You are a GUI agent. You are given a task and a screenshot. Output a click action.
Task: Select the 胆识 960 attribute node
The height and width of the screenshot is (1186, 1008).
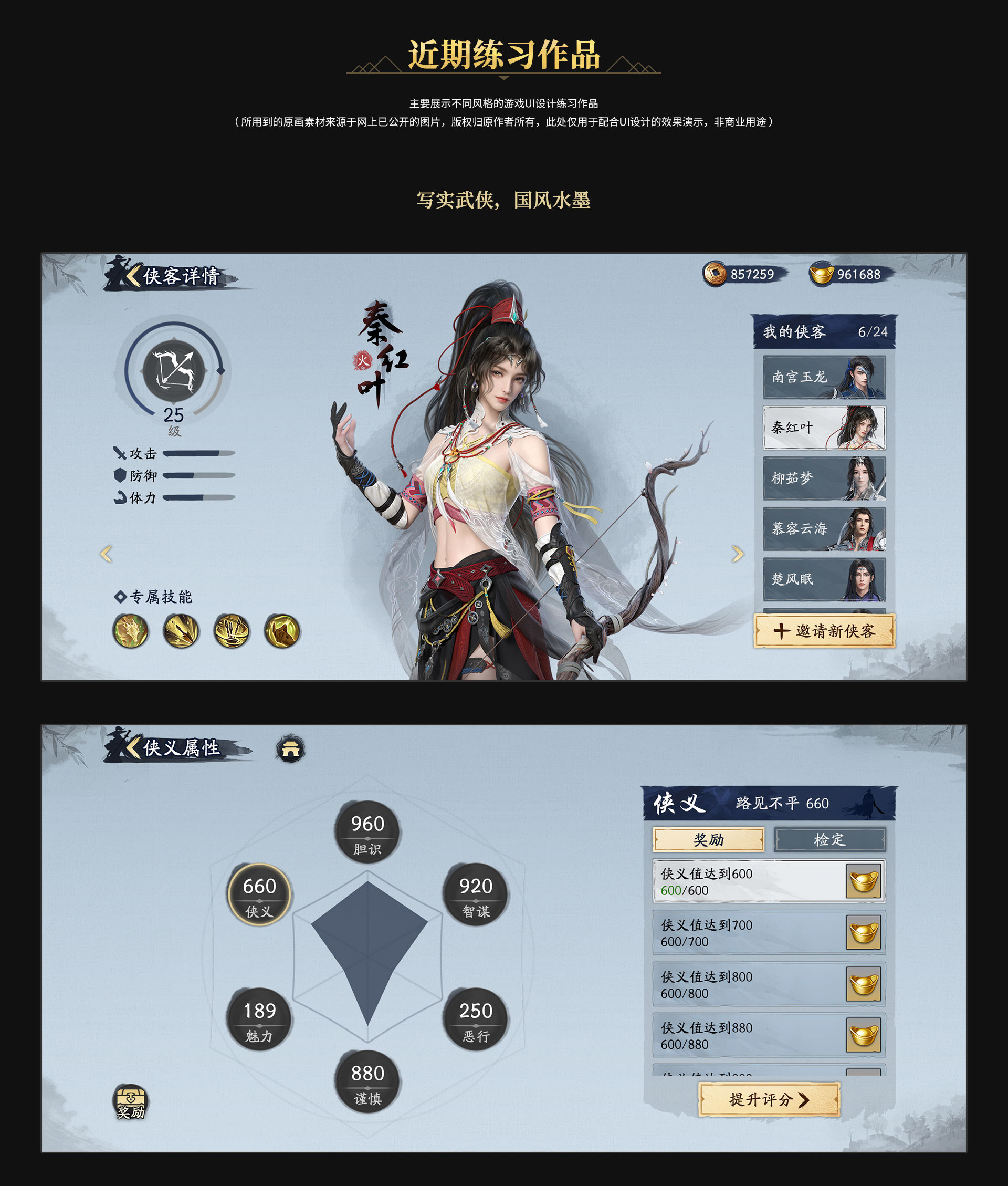367,831
